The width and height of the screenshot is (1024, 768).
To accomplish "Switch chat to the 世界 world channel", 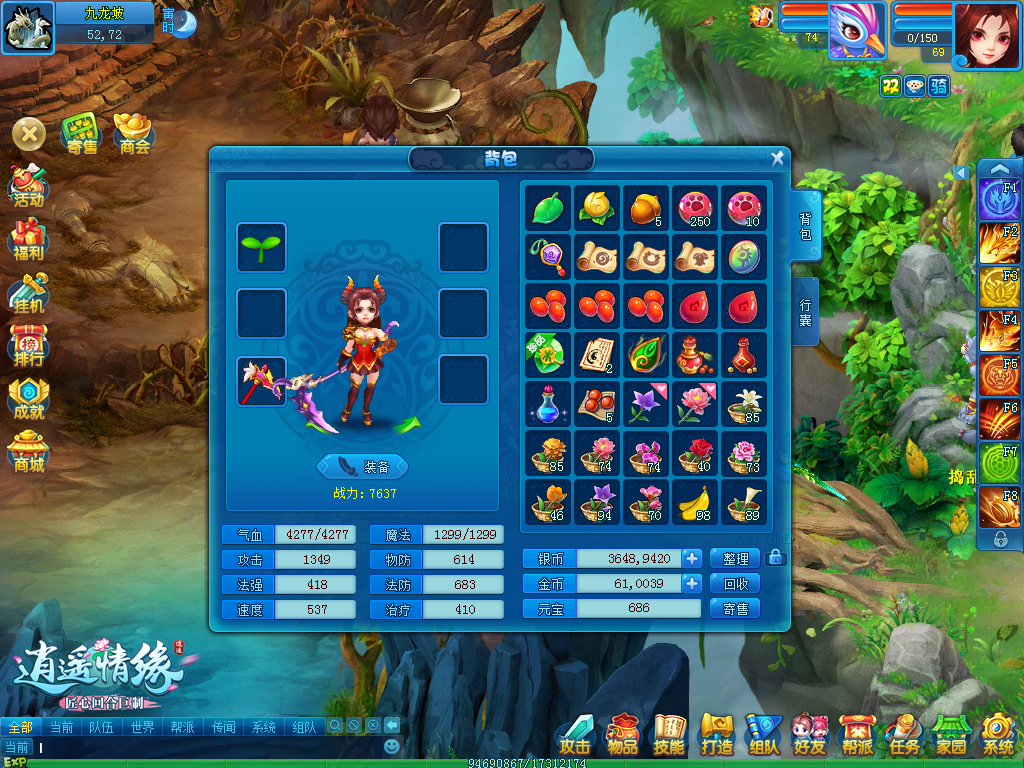I will pyautogui.click(x=142, y=727).
